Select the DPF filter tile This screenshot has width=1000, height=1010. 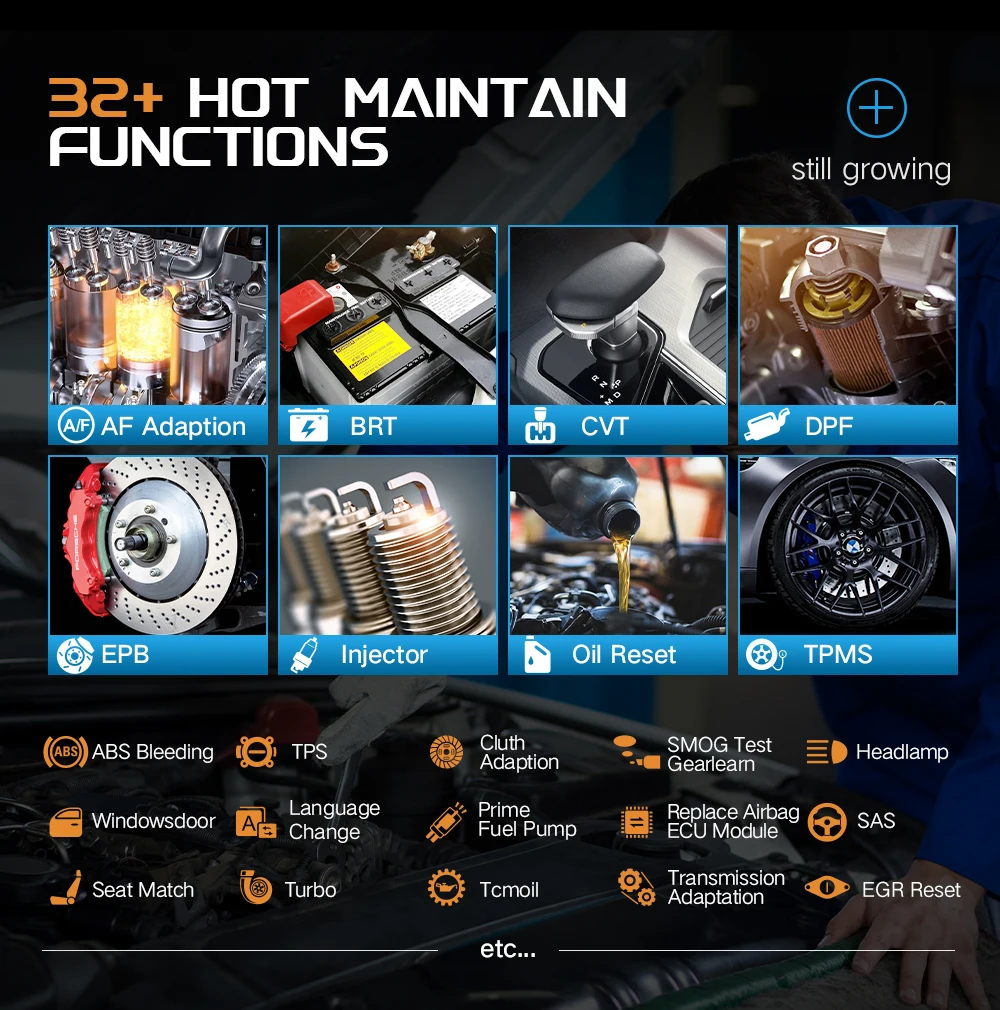[x=848, y=335]
